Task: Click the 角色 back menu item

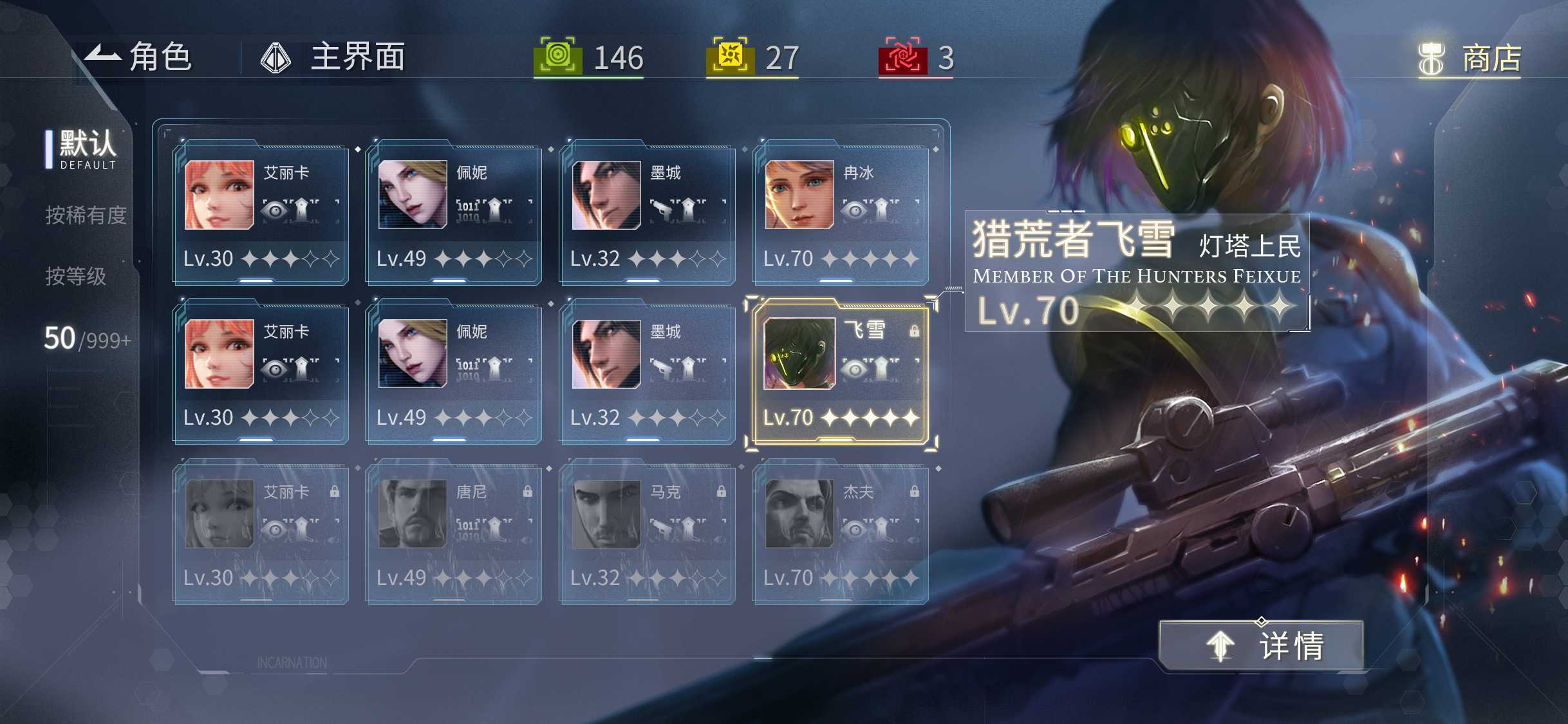Action: 143,57
